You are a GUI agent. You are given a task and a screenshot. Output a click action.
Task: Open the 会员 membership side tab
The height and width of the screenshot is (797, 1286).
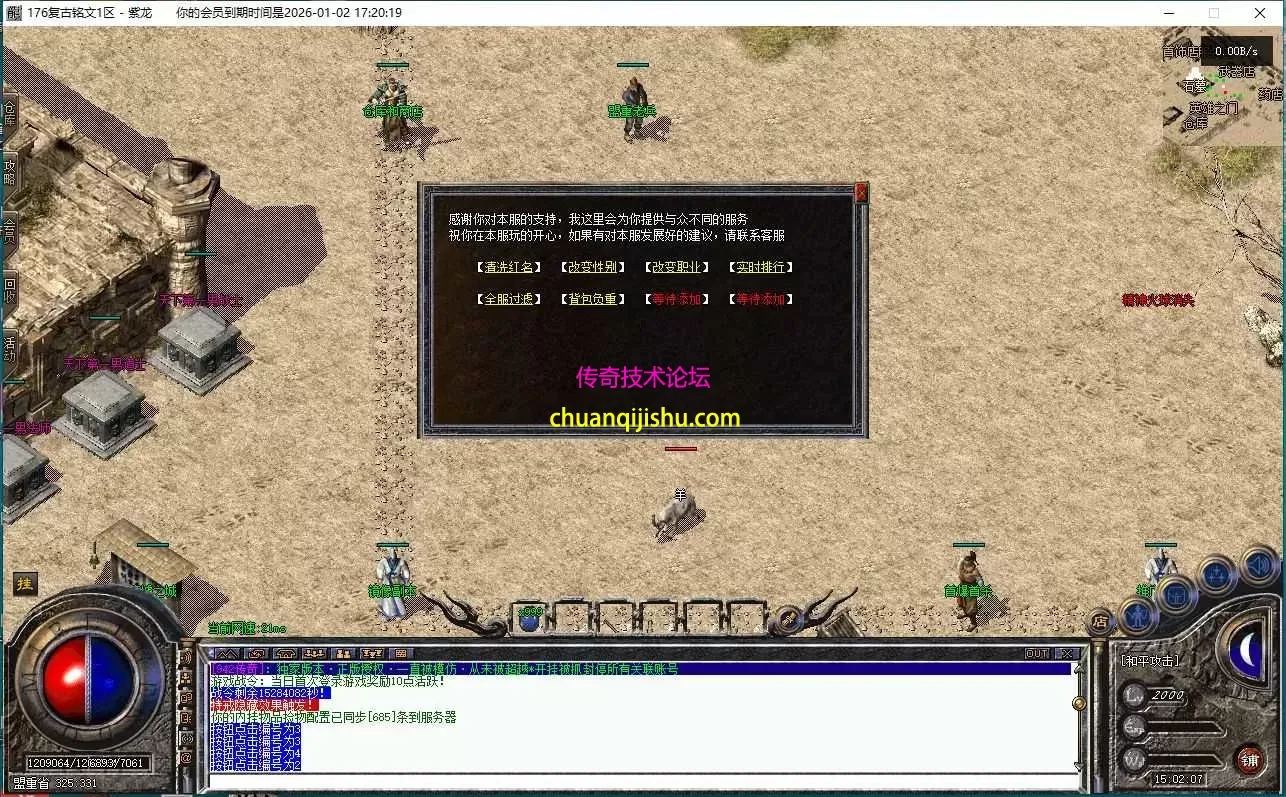pyautogui.click(x=10, y=229)
